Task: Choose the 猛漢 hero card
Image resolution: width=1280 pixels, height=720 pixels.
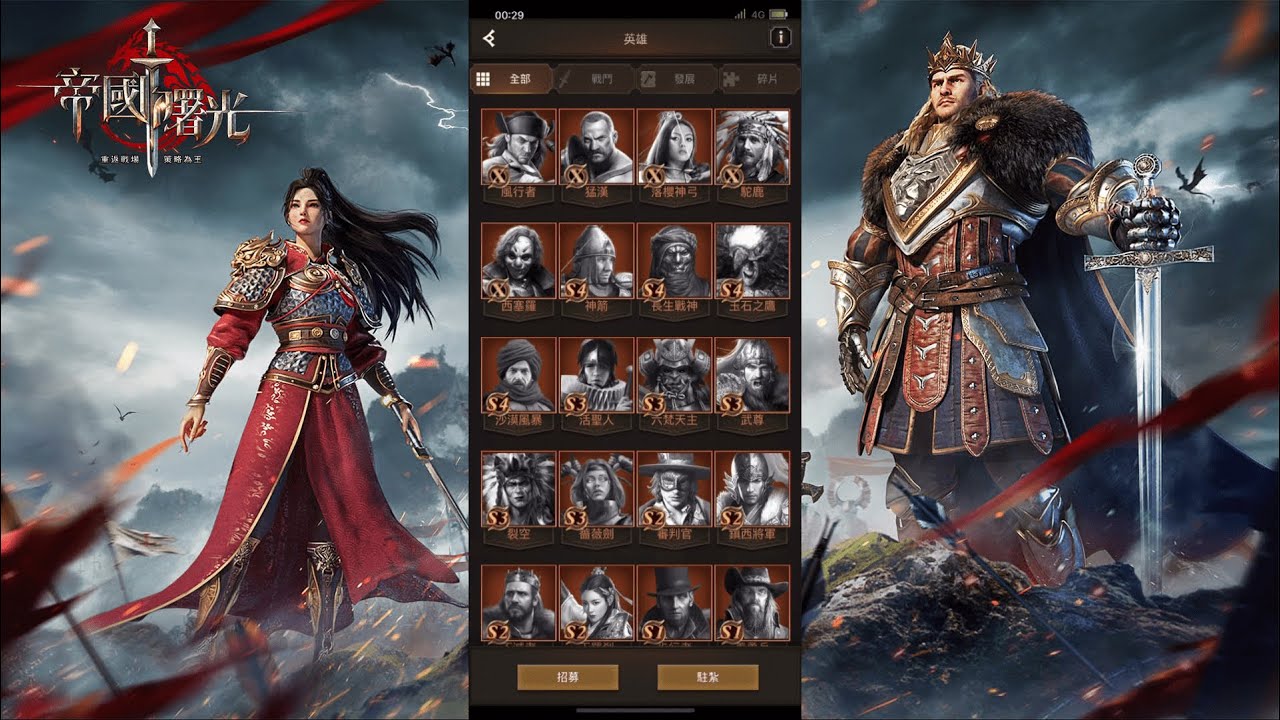Action: (596, 146)
